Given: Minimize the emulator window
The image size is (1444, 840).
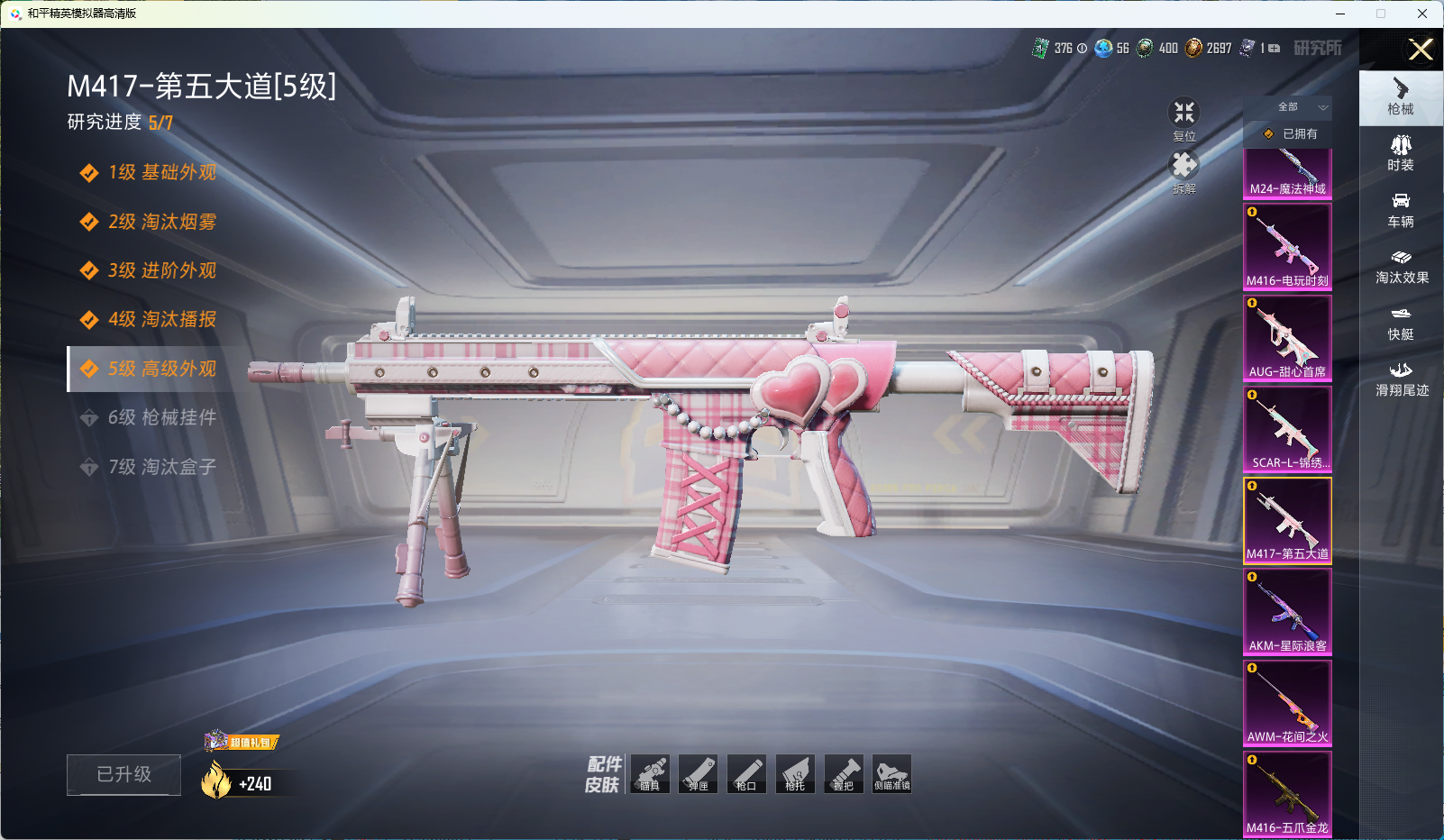Looking at the screenshot, I should point(1340,14).
